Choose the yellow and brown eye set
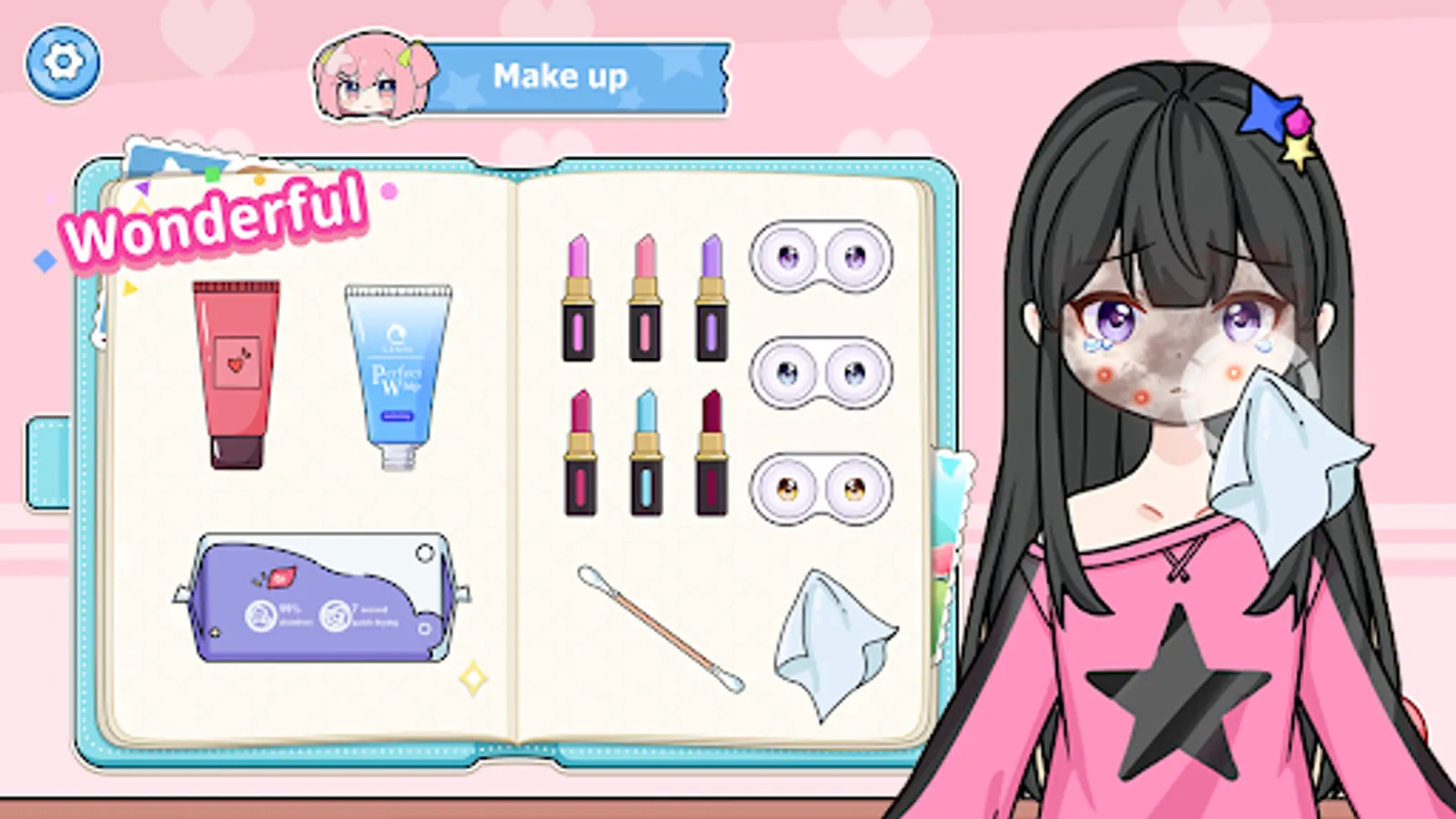 (822, 489)
